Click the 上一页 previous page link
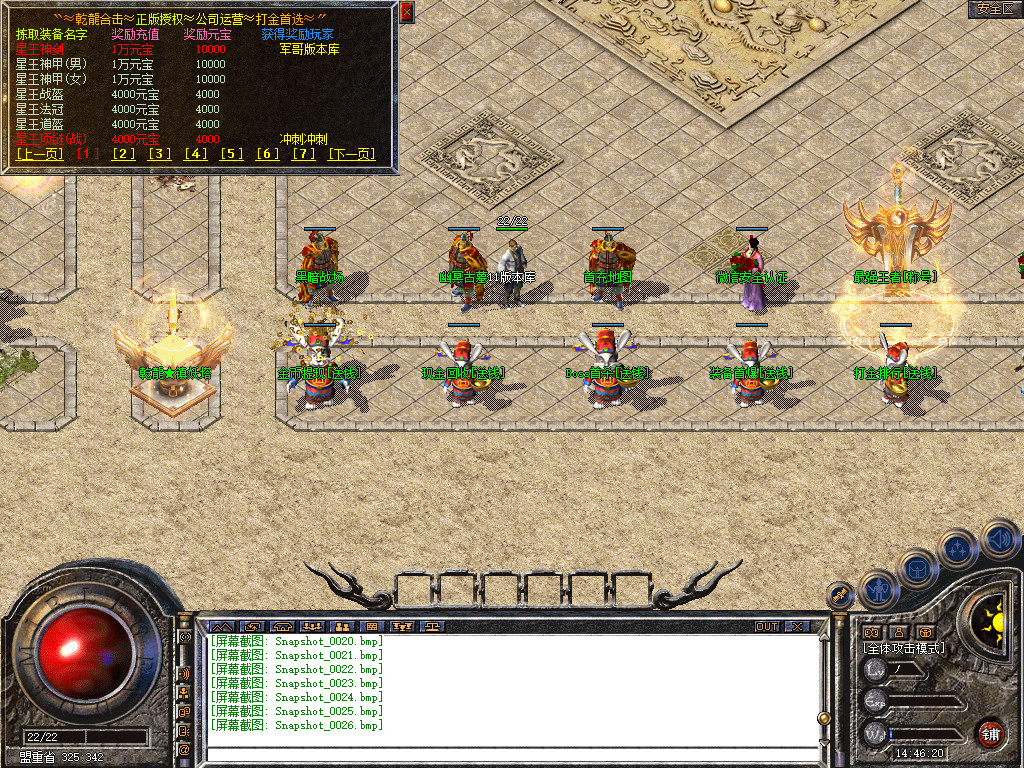This screenshot has height=768, width=1024. point(40,153)
